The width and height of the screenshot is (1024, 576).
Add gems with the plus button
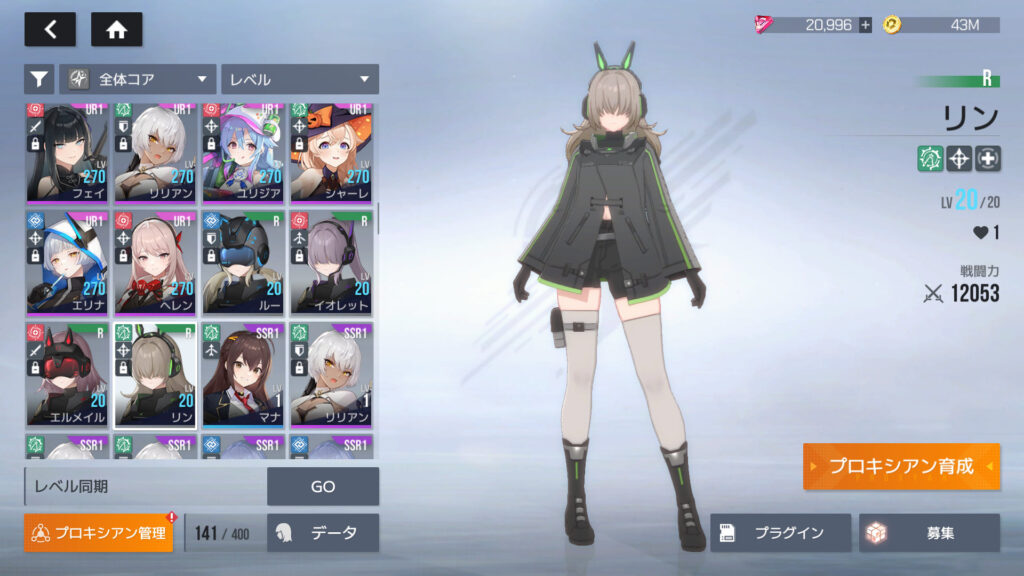[x=865, y=25]
